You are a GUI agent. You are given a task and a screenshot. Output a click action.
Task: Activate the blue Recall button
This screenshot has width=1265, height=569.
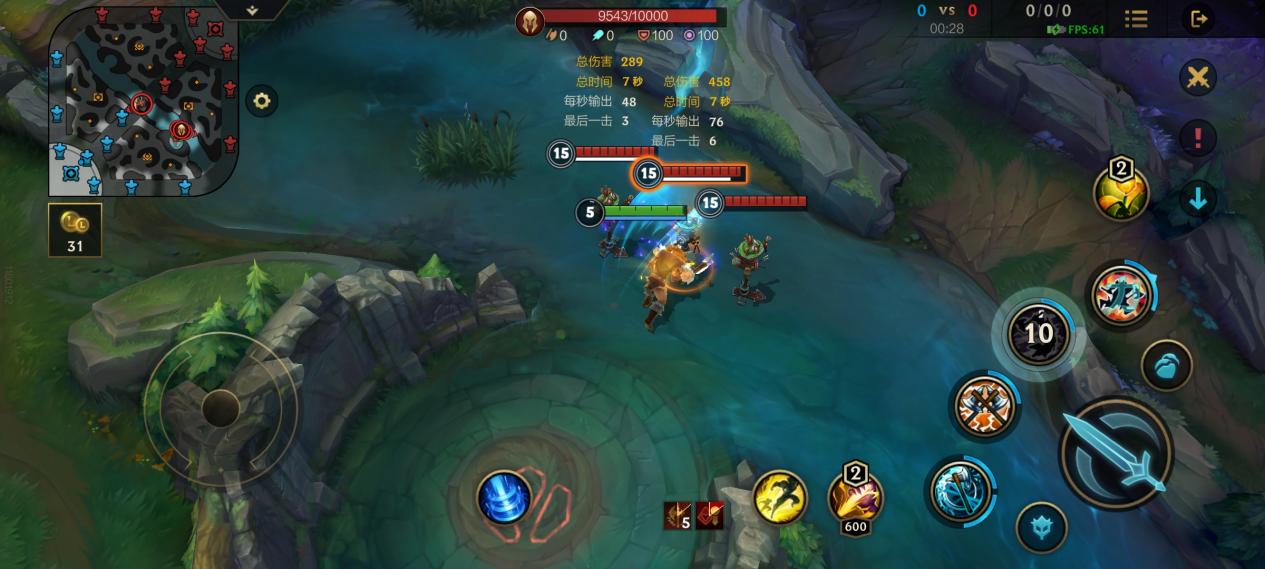[504, 497]
